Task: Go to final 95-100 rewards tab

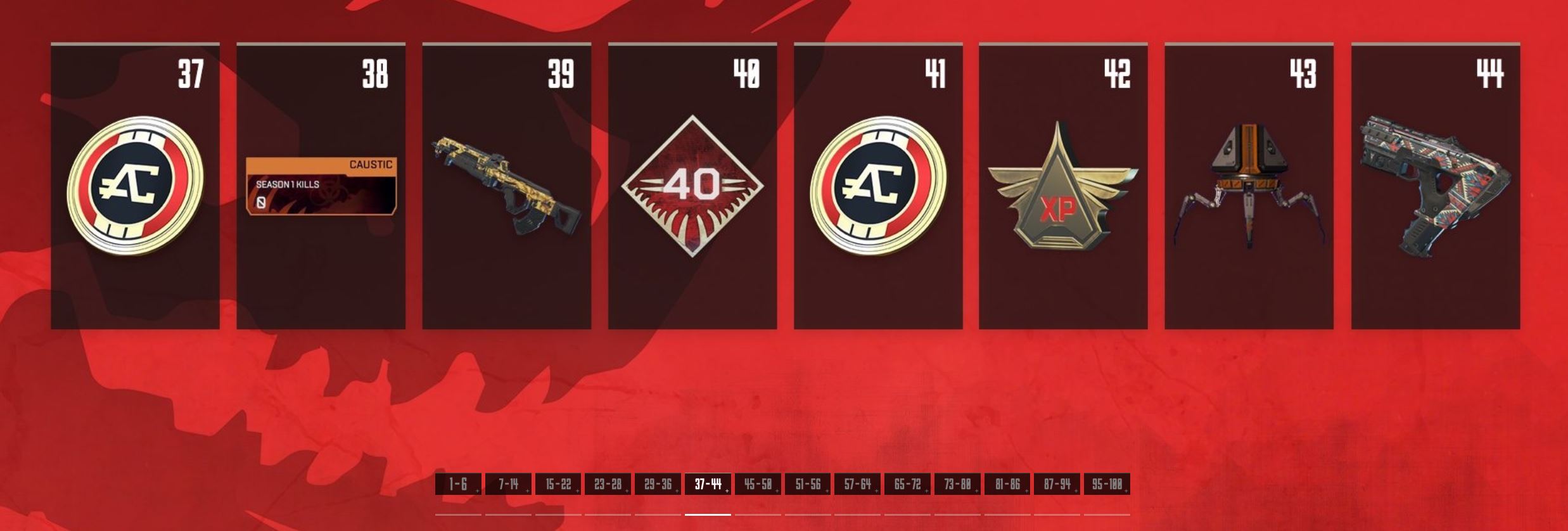Action: click(1107, 485)
